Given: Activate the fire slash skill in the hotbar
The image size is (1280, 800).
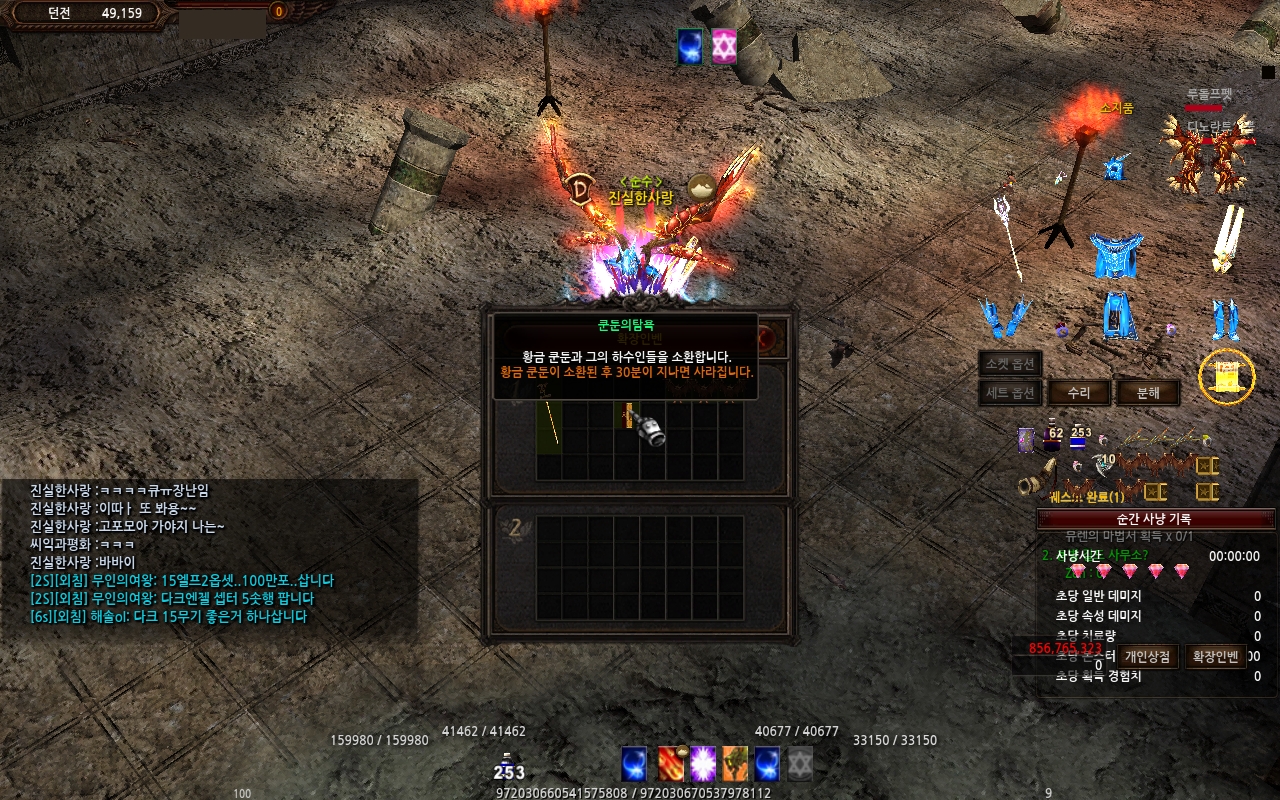Looking at the screenshot, I should [672, 764].
